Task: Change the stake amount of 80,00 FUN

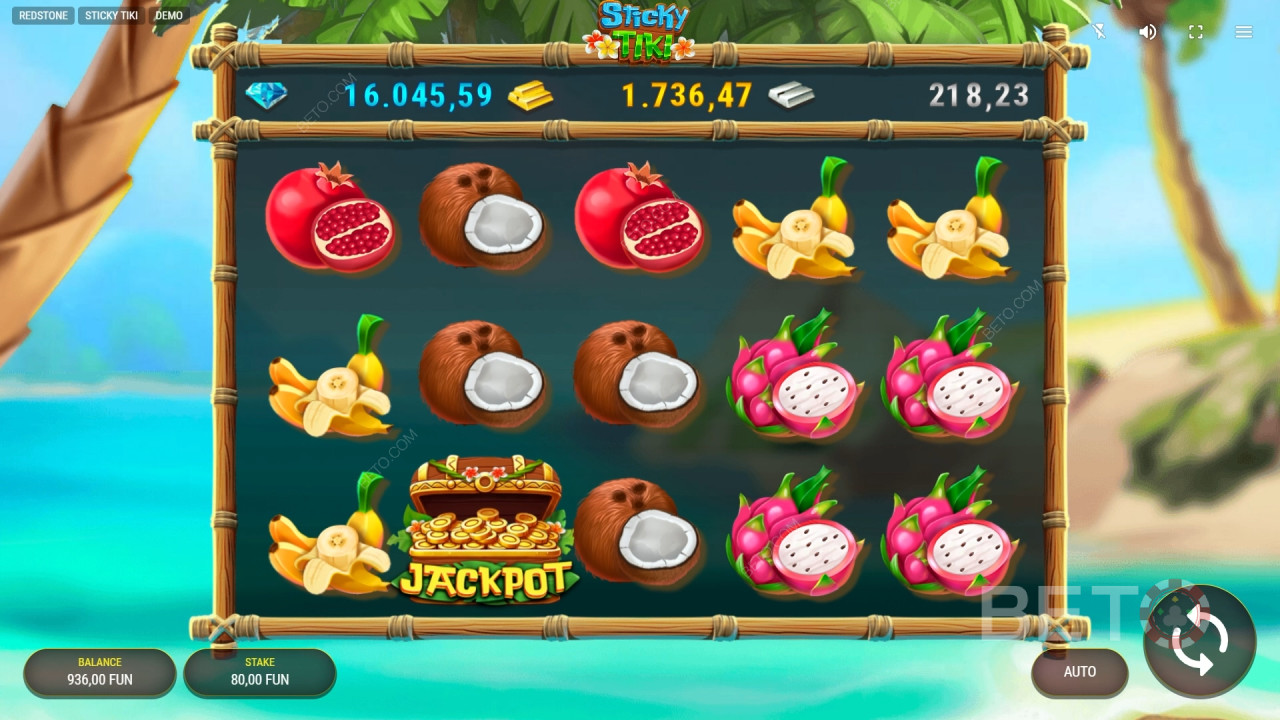Action: click(260, 672)
